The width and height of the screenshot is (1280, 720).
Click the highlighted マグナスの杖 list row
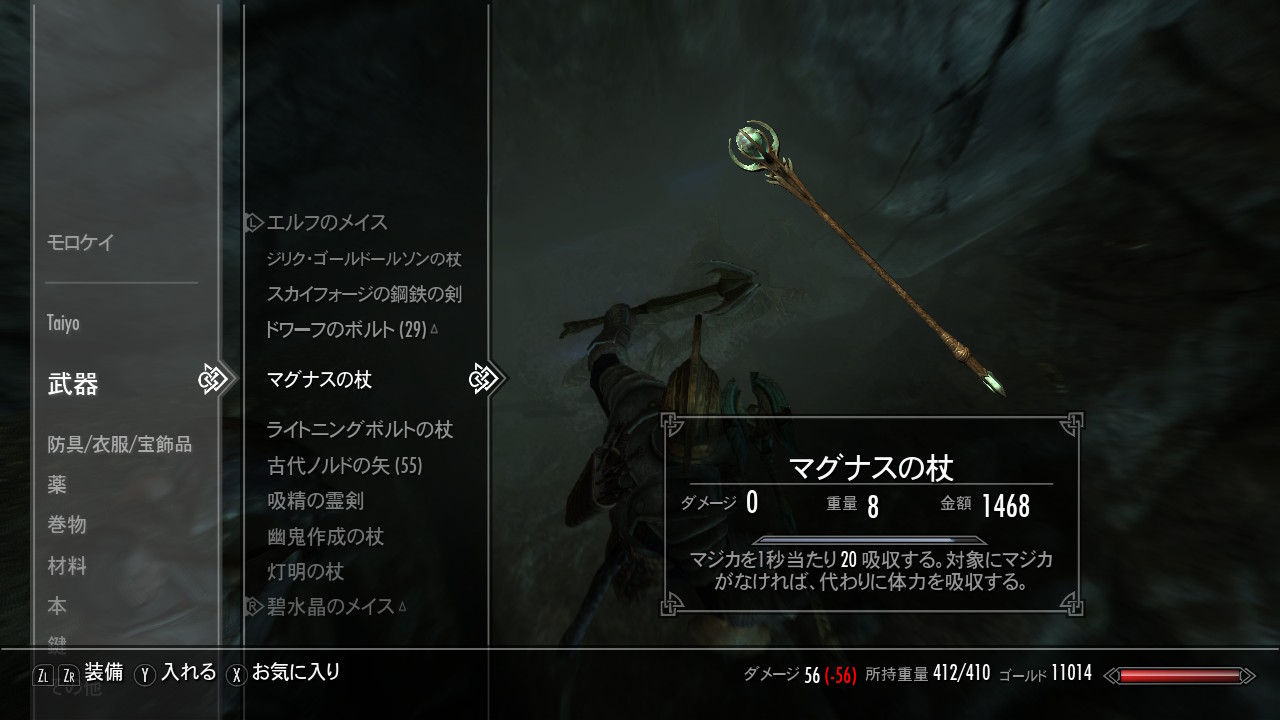(319, 380)
